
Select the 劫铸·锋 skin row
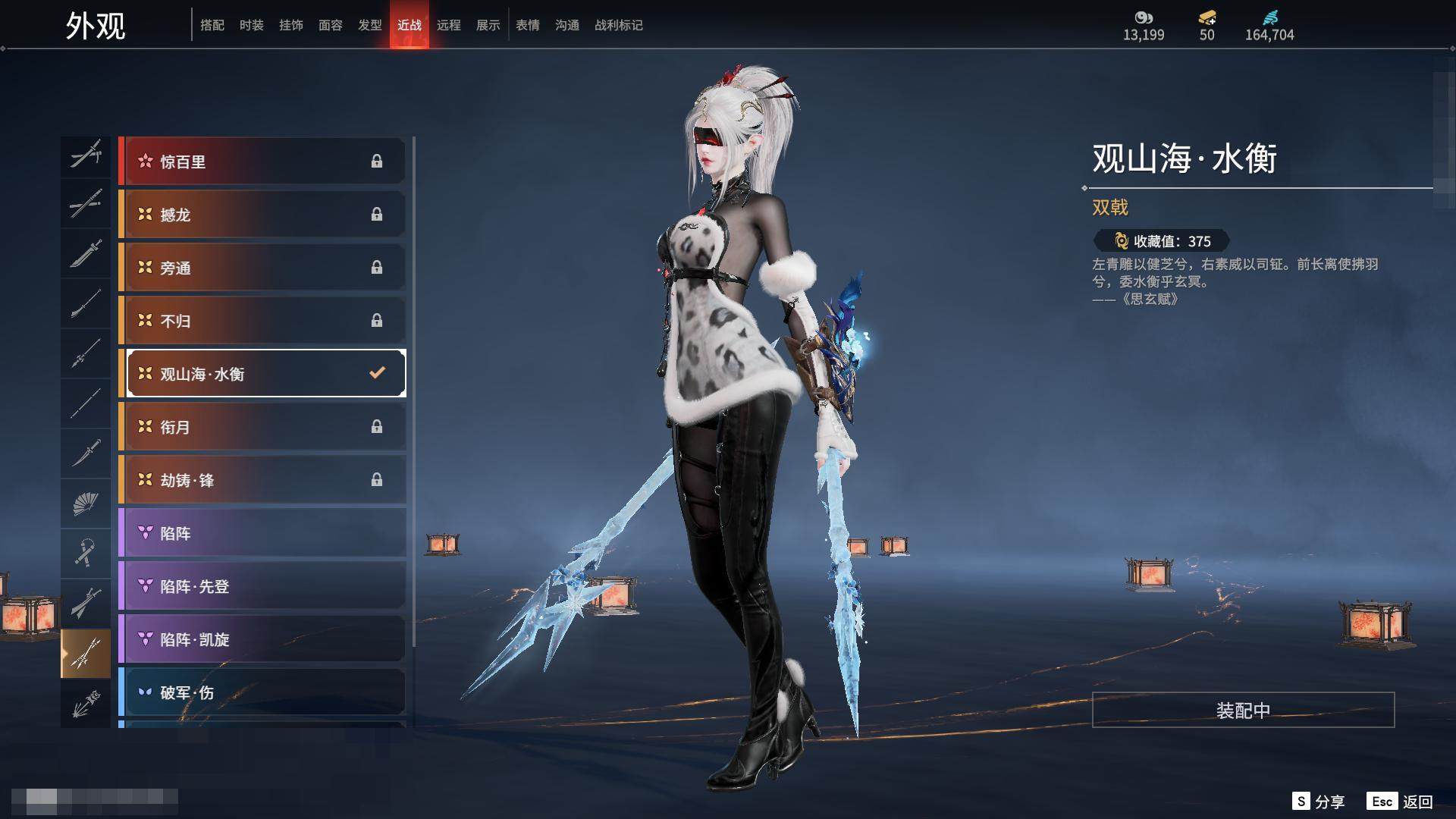pyautogui.click(x=262, y=480)
